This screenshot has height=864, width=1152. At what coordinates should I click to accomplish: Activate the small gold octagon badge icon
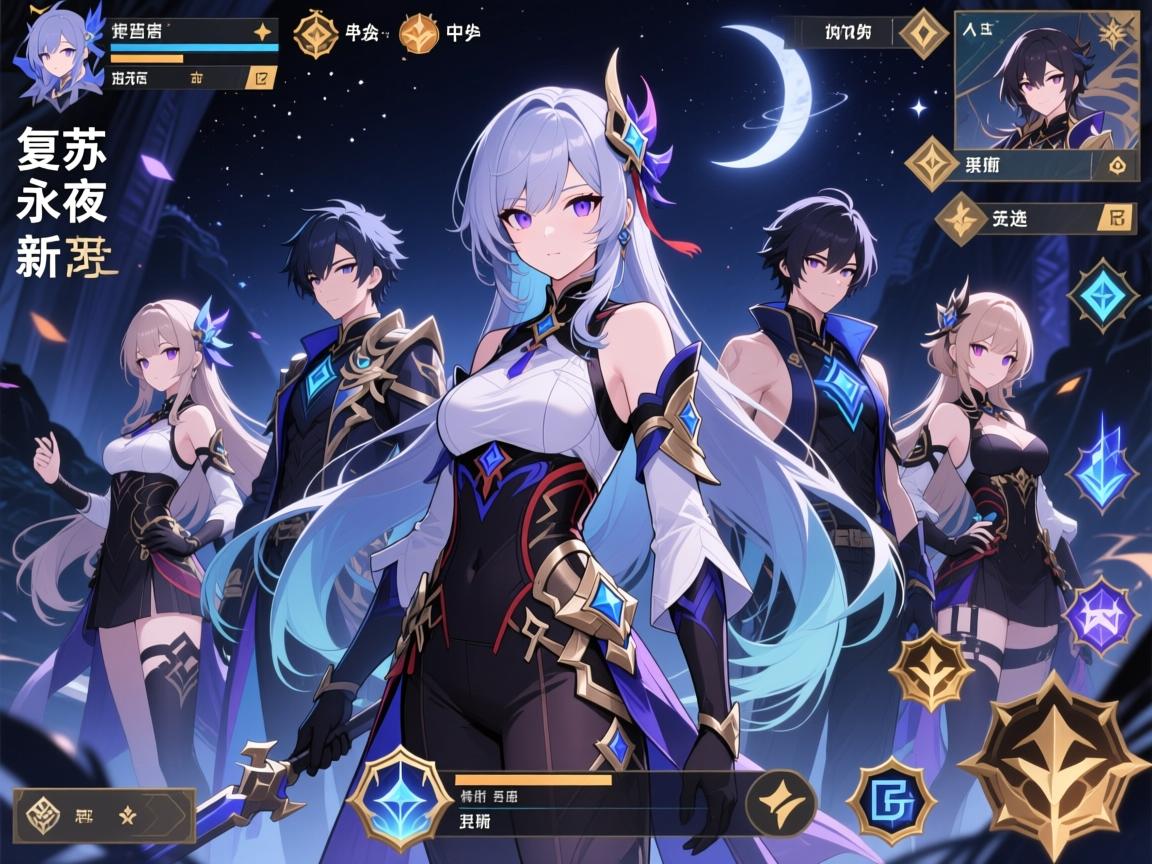[x=931, y=670]
